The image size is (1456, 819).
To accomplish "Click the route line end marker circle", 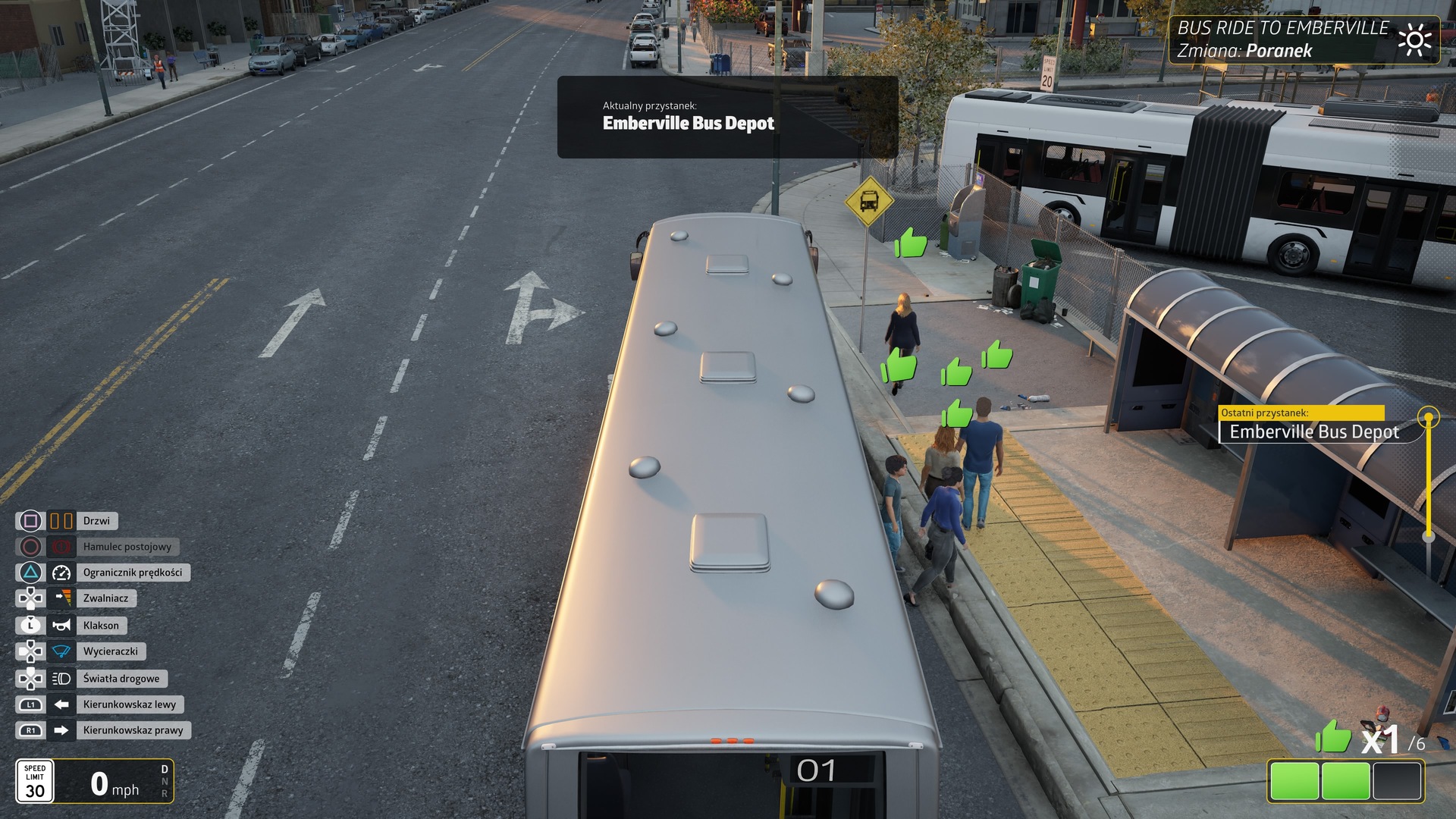I will click(x=1429, y=415).
